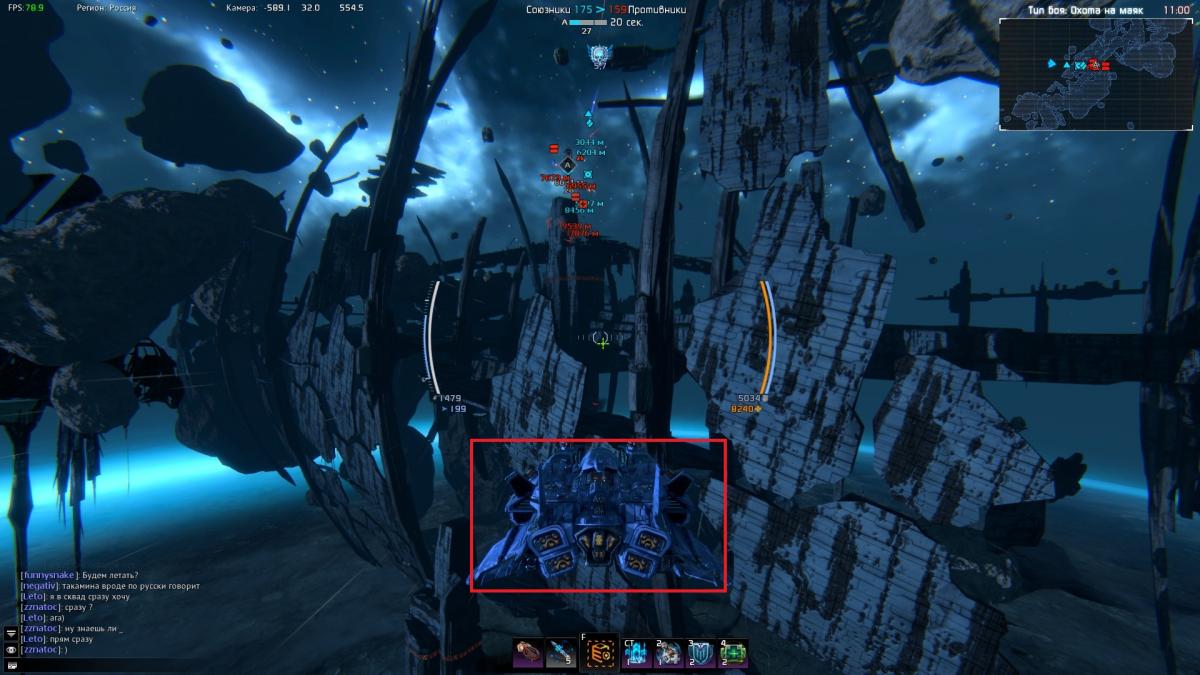Activate module 2 with the swirling icon
The image size is (1200, 675).
(x=670, y=654)
